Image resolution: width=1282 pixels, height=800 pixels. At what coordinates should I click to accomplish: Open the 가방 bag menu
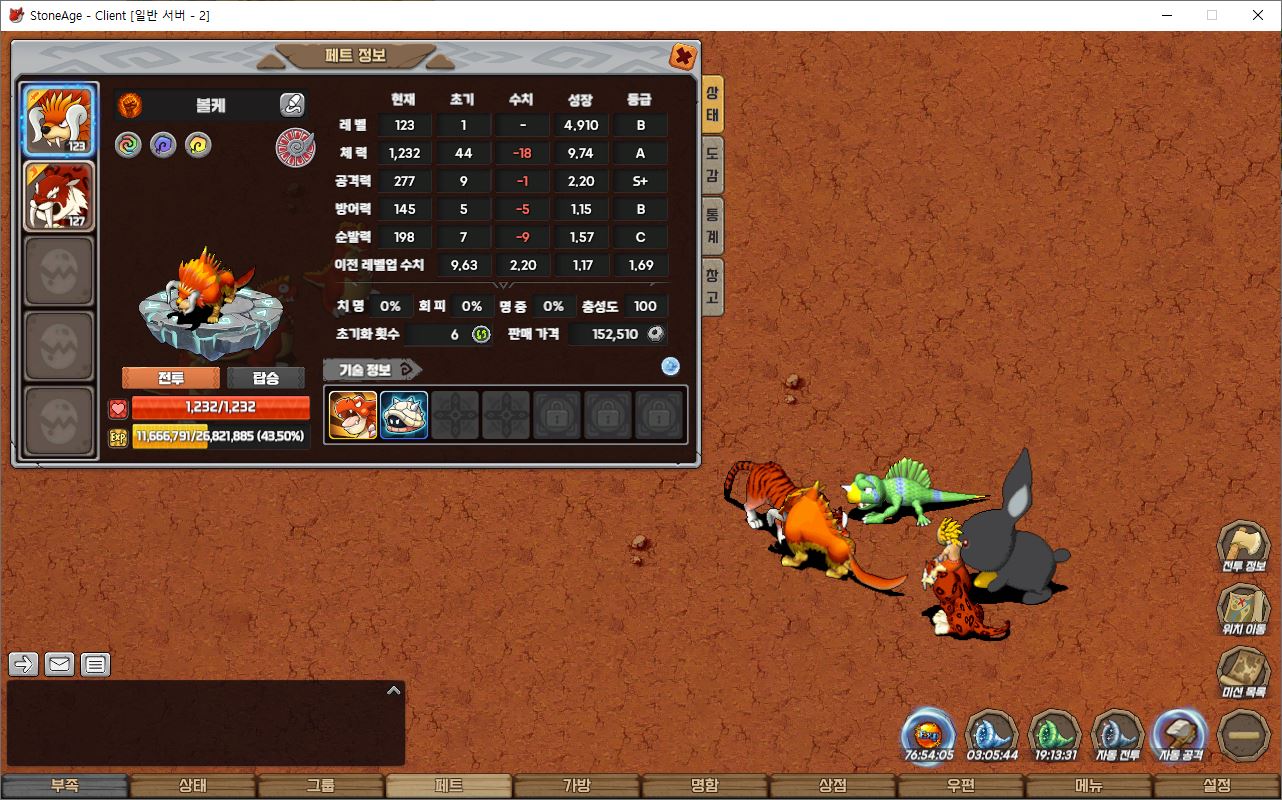click(x=576, y=786)
